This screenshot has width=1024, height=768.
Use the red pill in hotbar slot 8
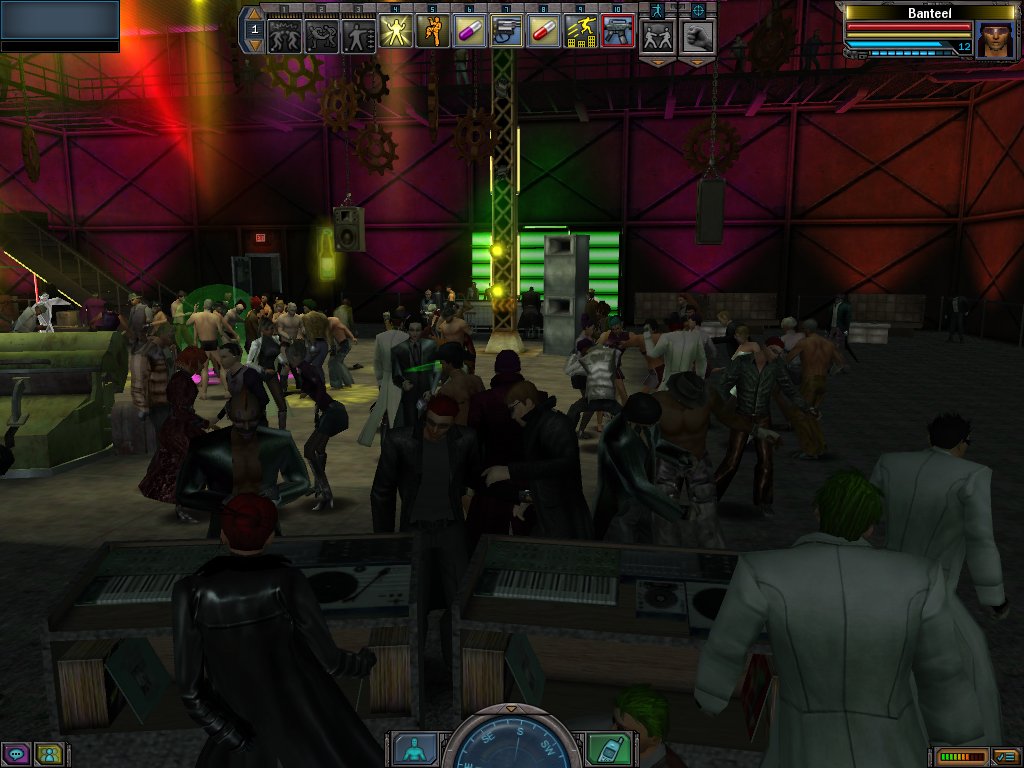pyautogui.click(x=543, y=32)
